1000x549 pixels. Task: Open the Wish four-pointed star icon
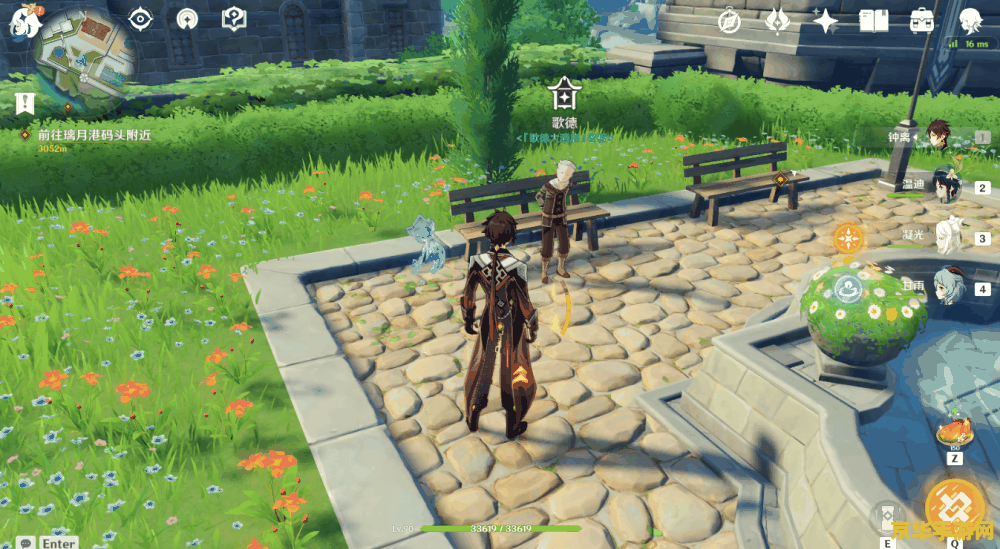point(826,21)
